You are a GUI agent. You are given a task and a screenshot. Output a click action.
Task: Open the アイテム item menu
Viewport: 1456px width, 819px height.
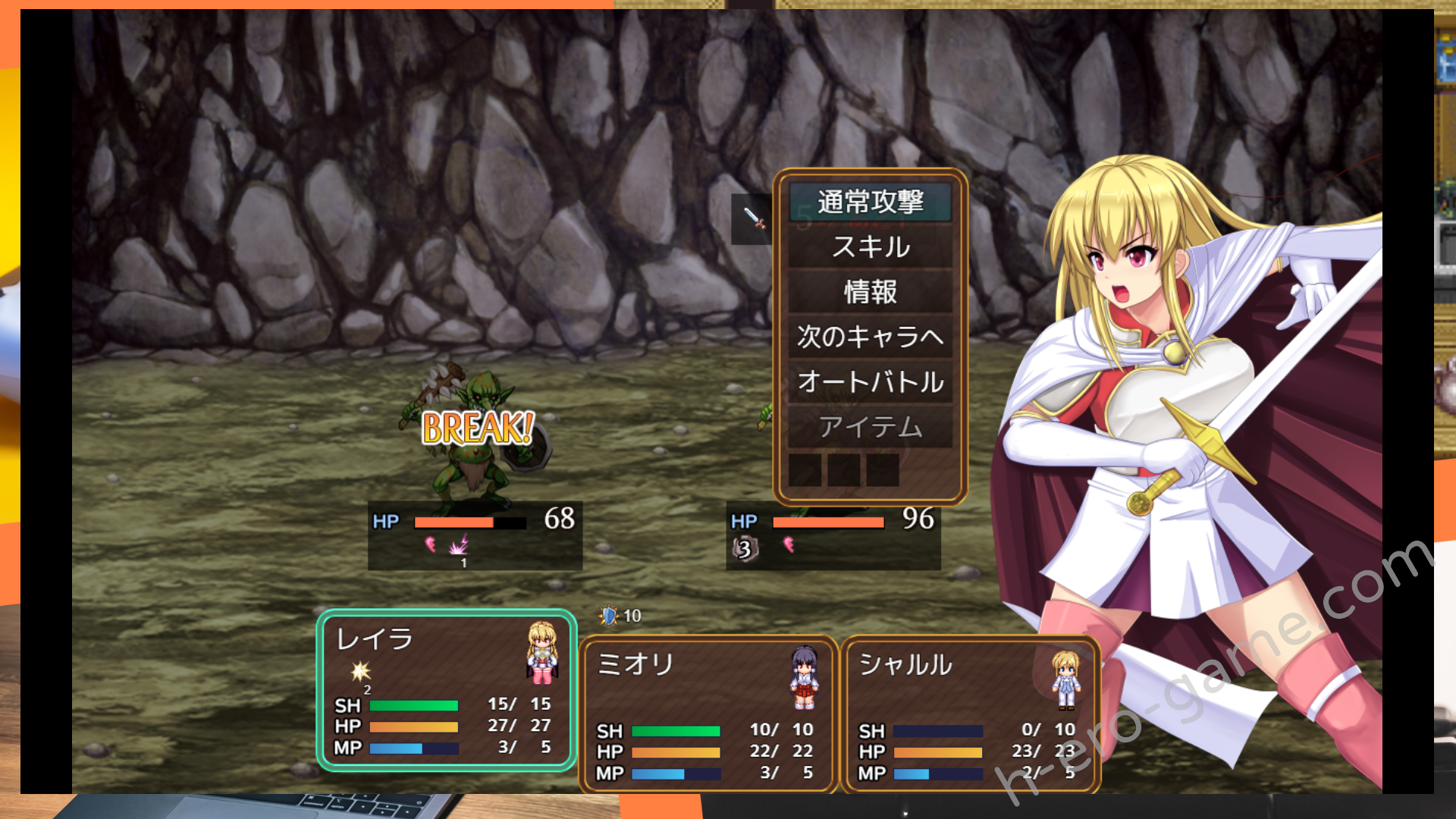pos(870,427)
